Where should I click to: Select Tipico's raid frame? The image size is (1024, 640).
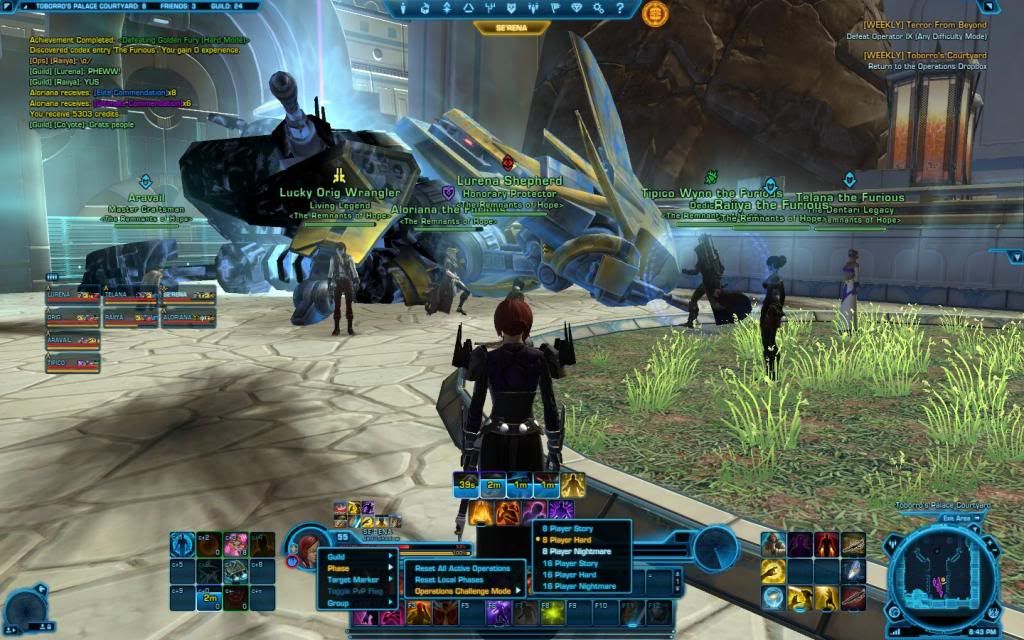pyautogui.click(x=73, y=362)
